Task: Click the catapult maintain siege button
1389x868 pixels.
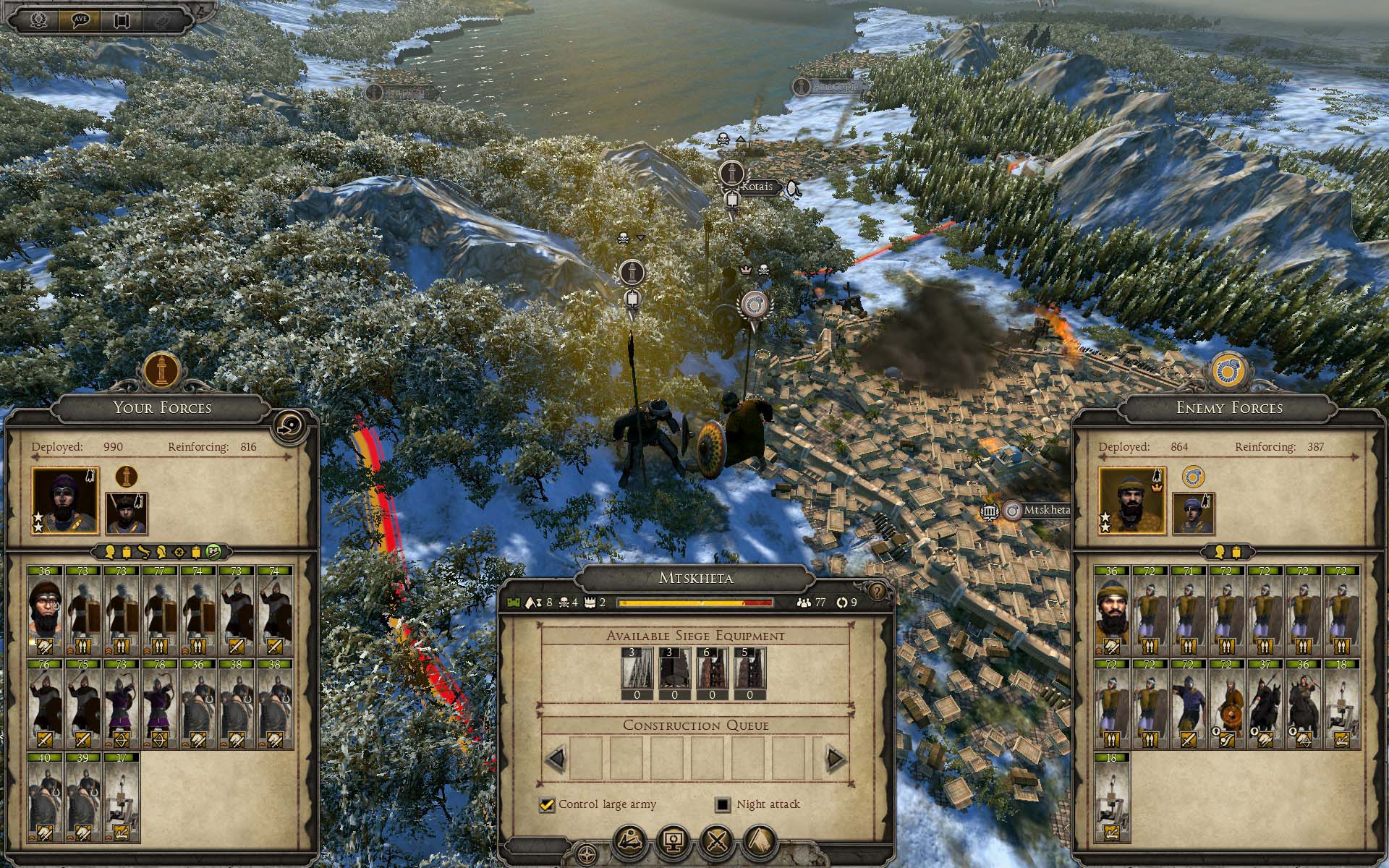Action: point(631,842)
